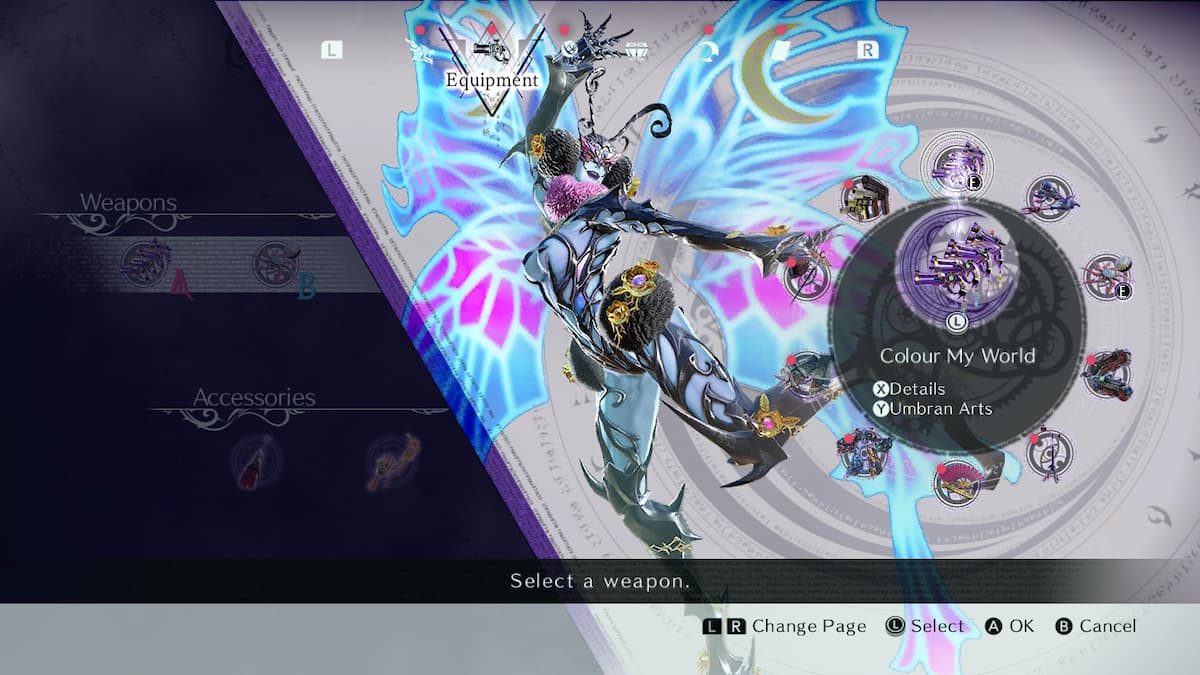
Task: Open weapon set B slot
Action: (275, 265)
